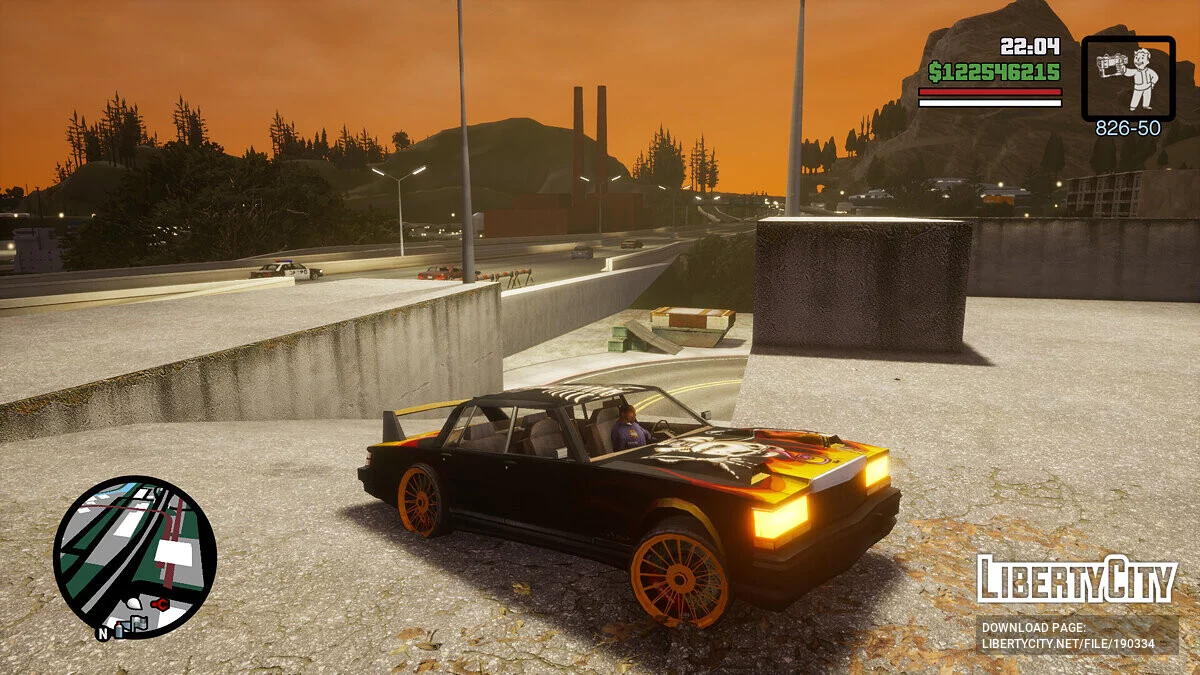
Task: Open the LibertyCity watermark logo
Action: coord(1076,579)
